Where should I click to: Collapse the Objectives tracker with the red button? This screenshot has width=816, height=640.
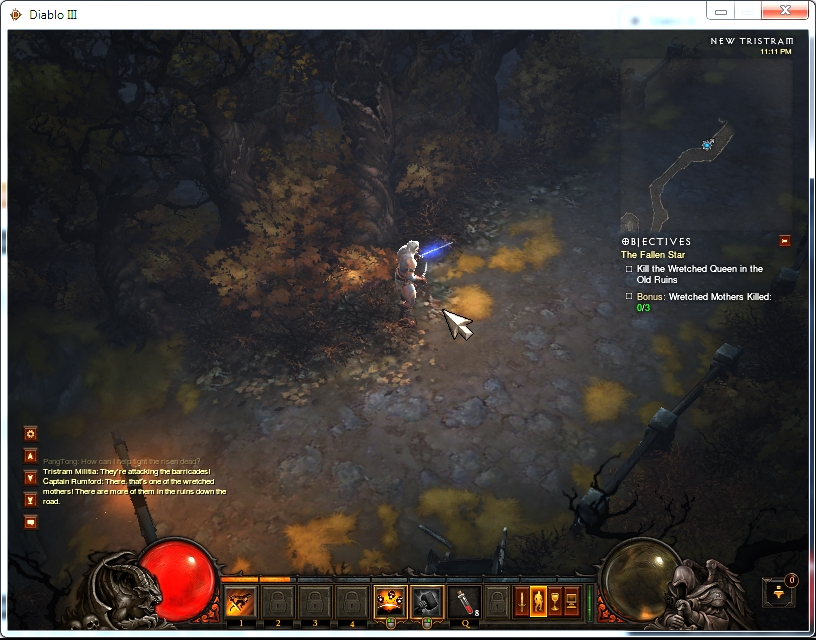point(785,241)
